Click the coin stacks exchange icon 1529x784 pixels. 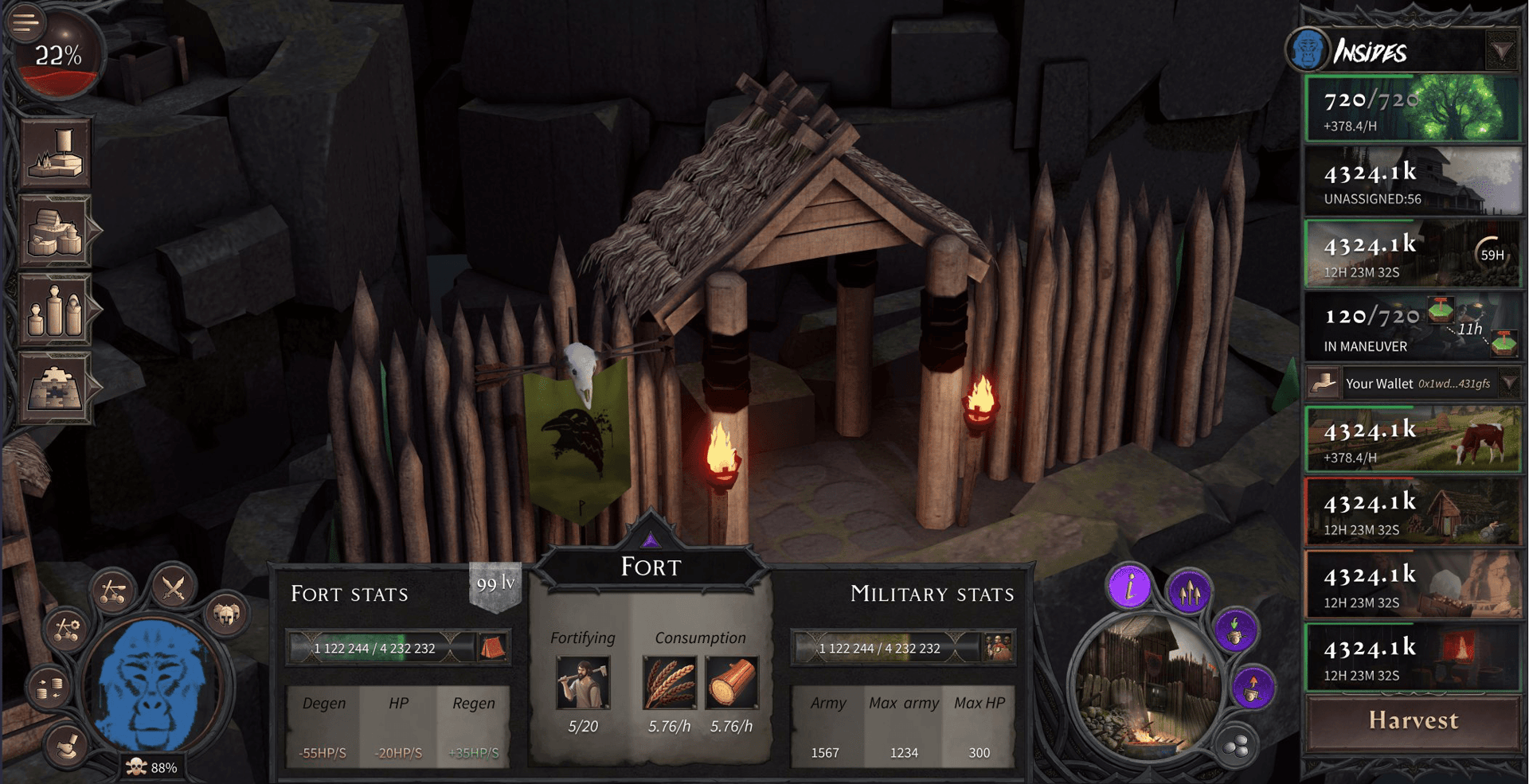click(x=49, y=687)
